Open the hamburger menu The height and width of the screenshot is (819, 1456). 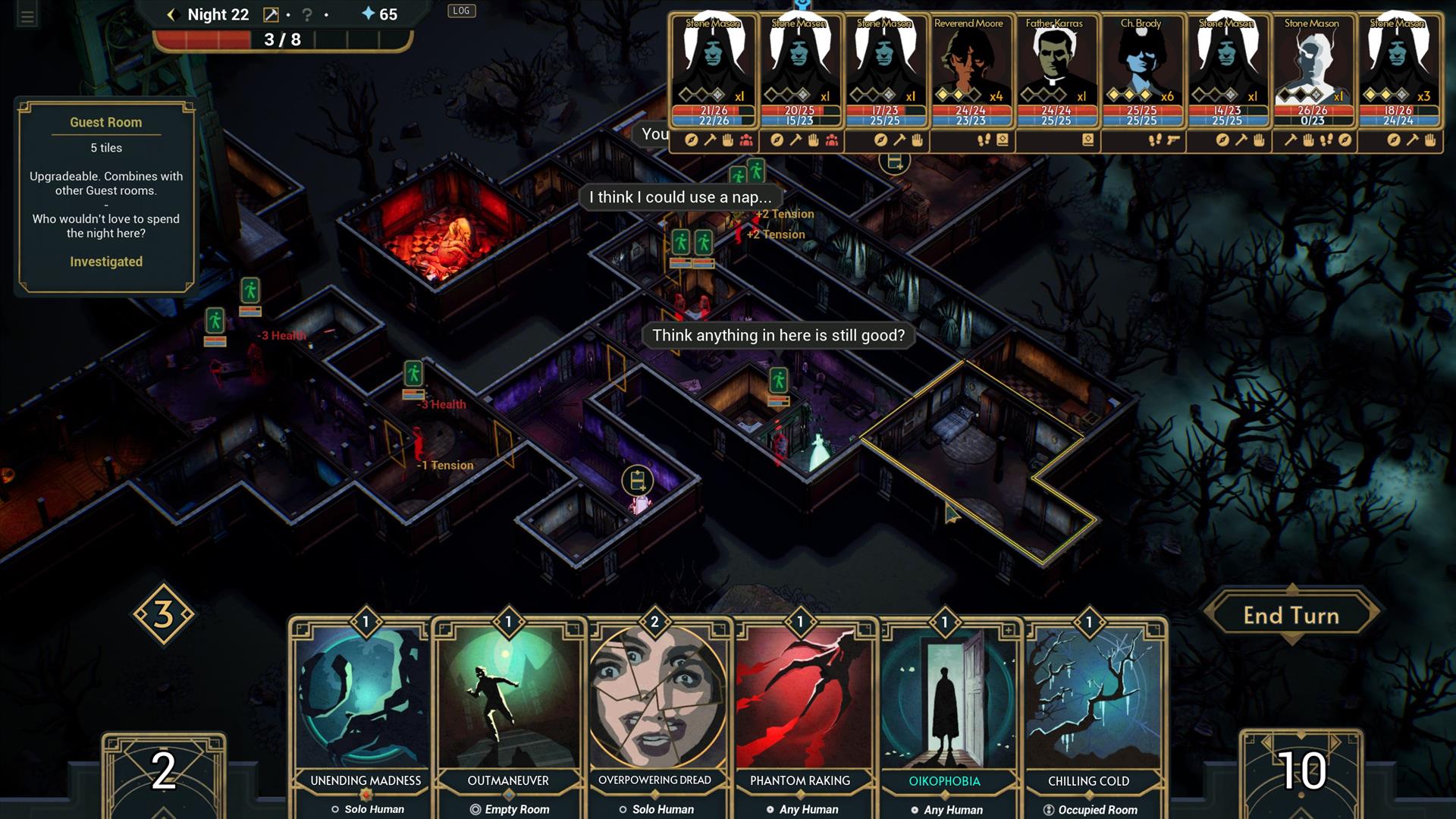(27, 16)
